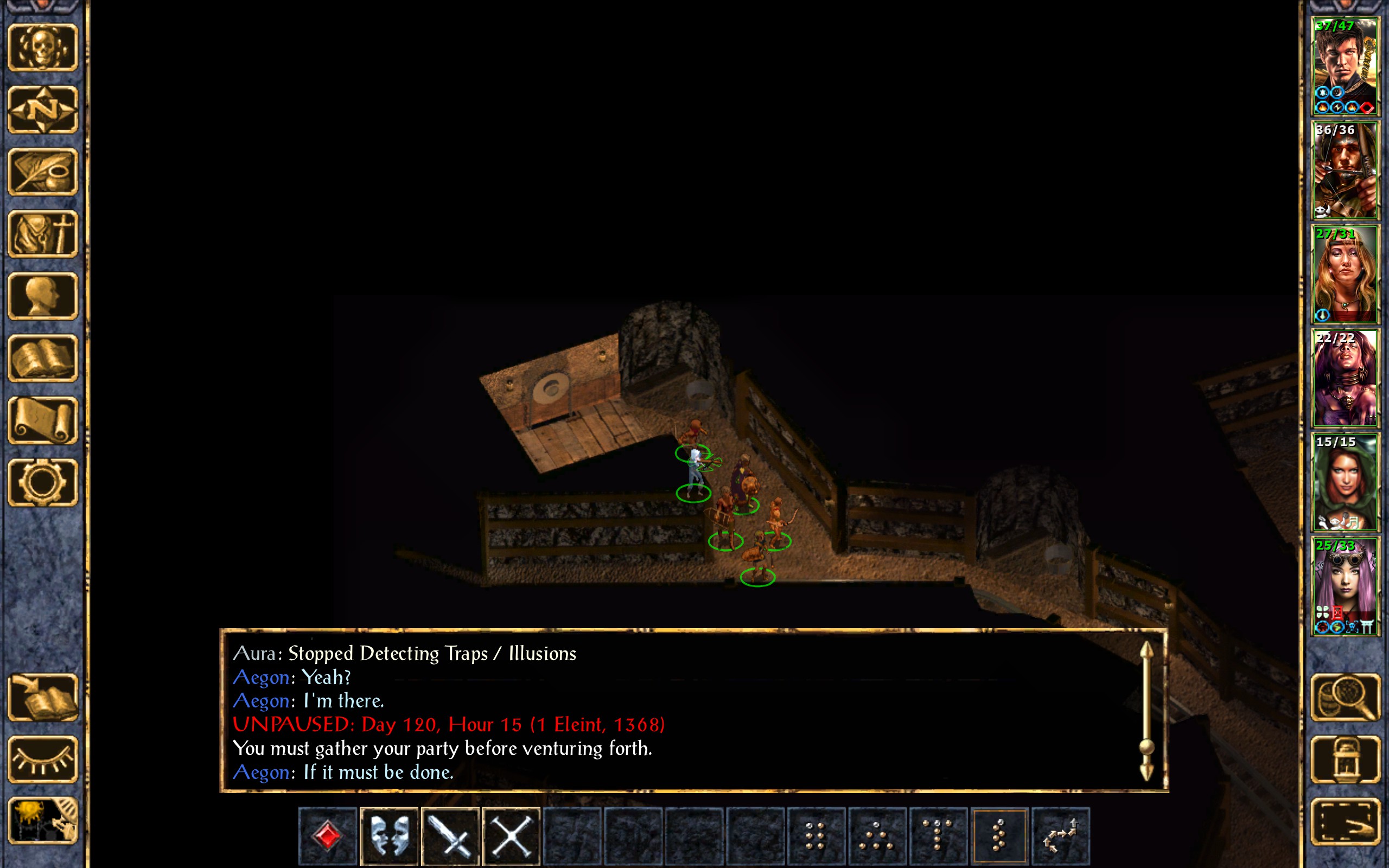Viewport: 1389px width, 868px height.
Task: Select the 36/36 archer portrait
Action: tap(1345, 170)
